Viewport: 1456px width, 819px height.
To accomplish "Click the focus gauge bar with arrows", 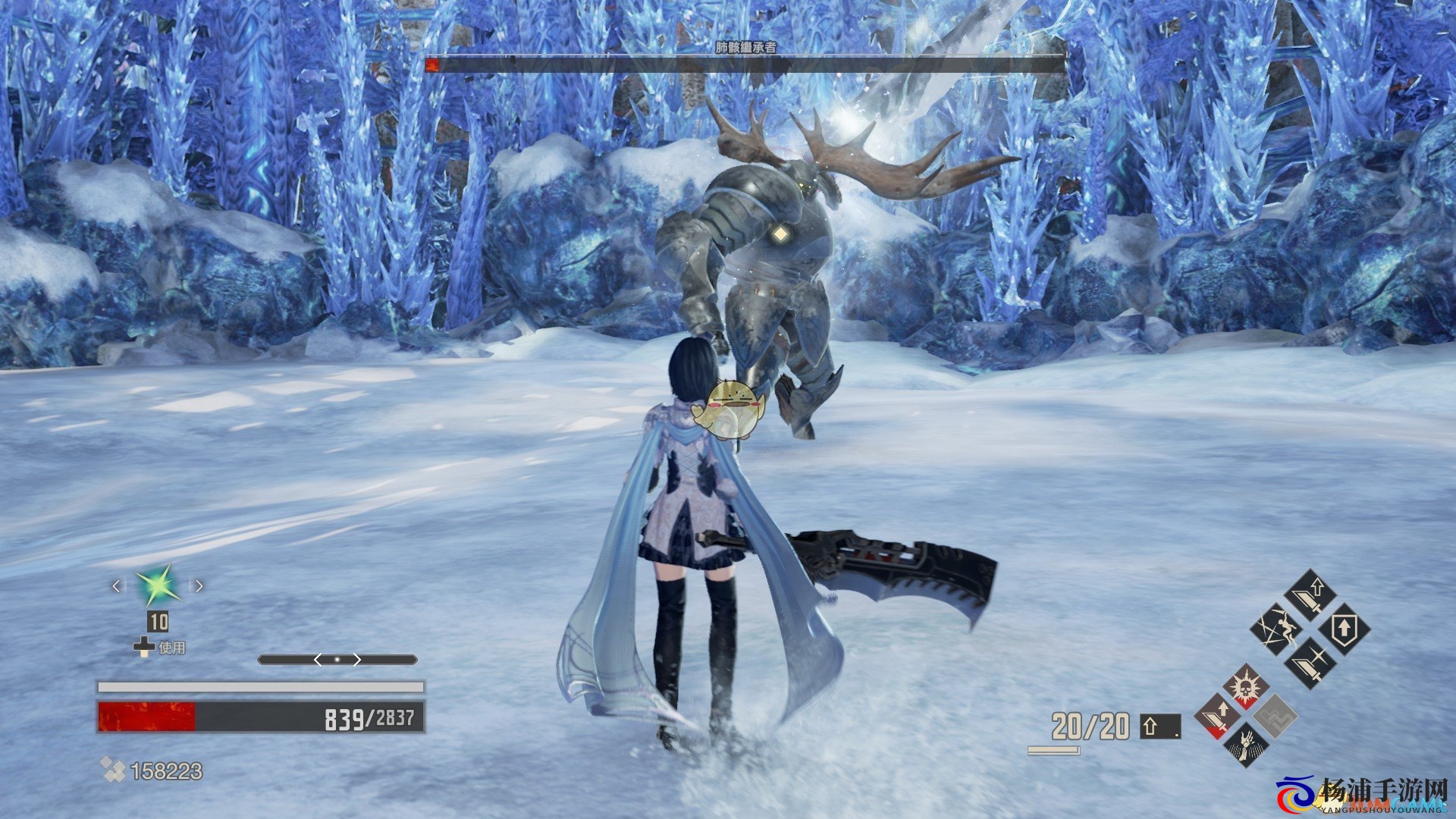I will (x=337, y=660).
